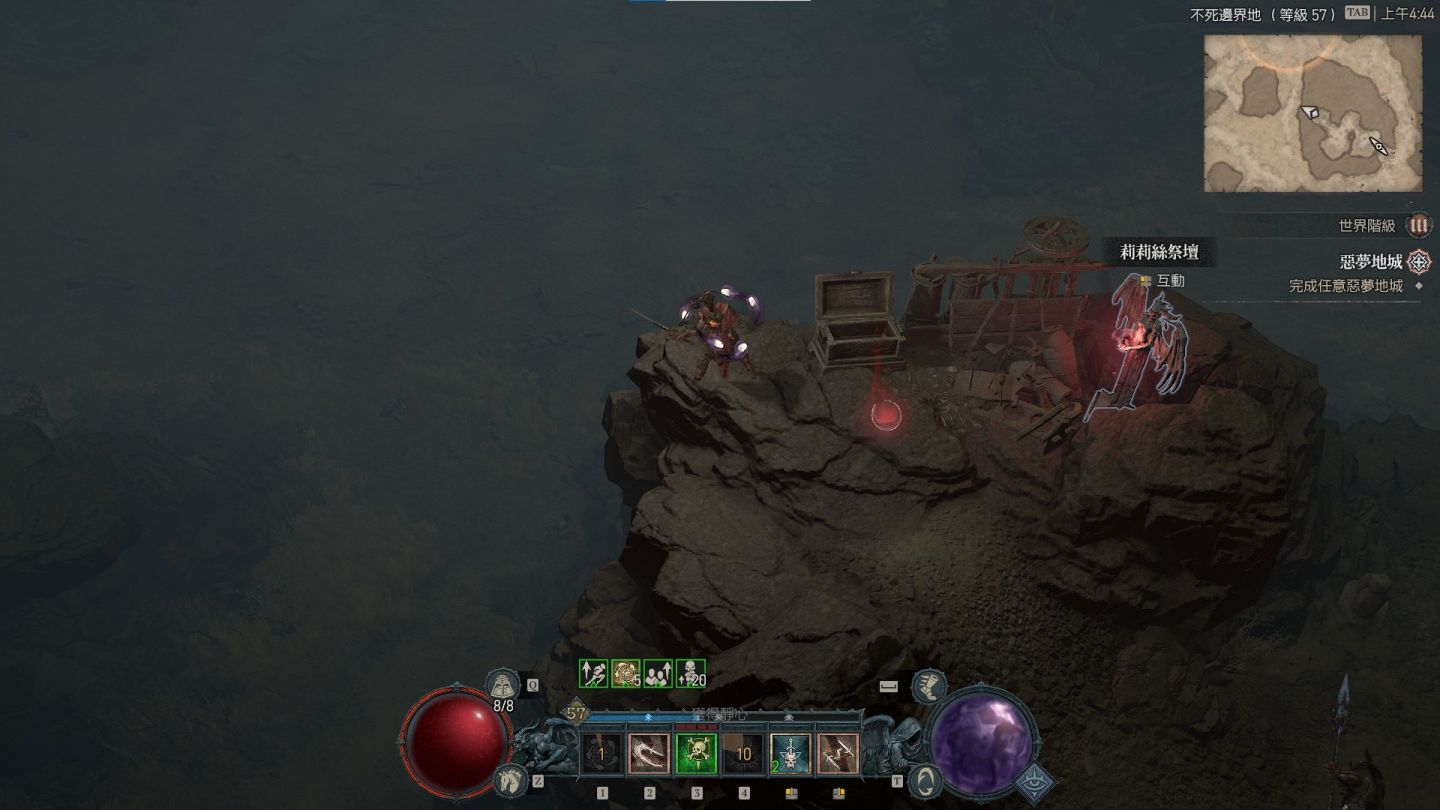The height and width of the screenshot is (810, 1440).
Task: Use the health potion icon
Action: (503, 686)
